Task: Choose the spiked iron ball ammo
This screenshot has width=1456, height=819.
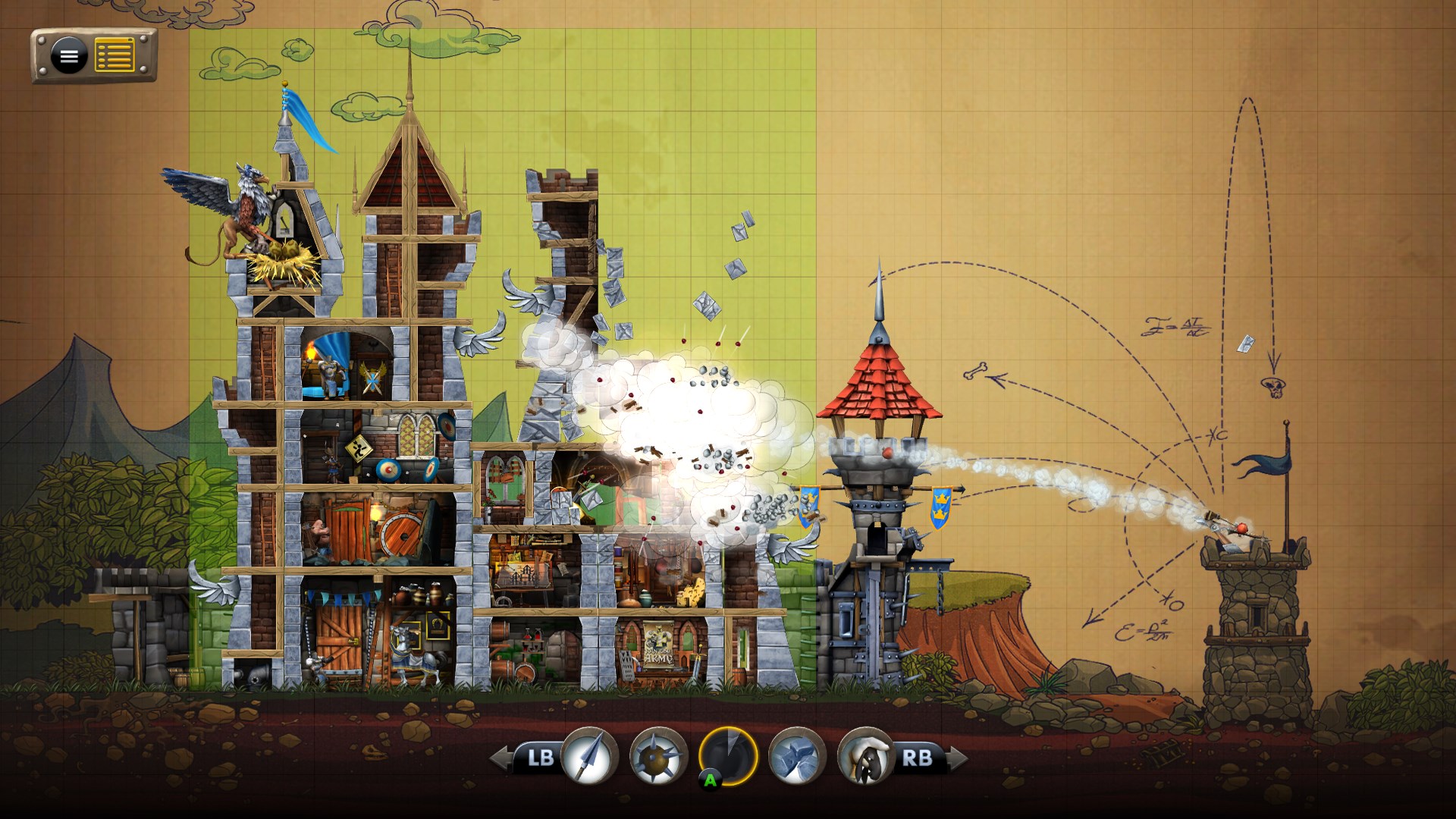Action: [658, 756]
